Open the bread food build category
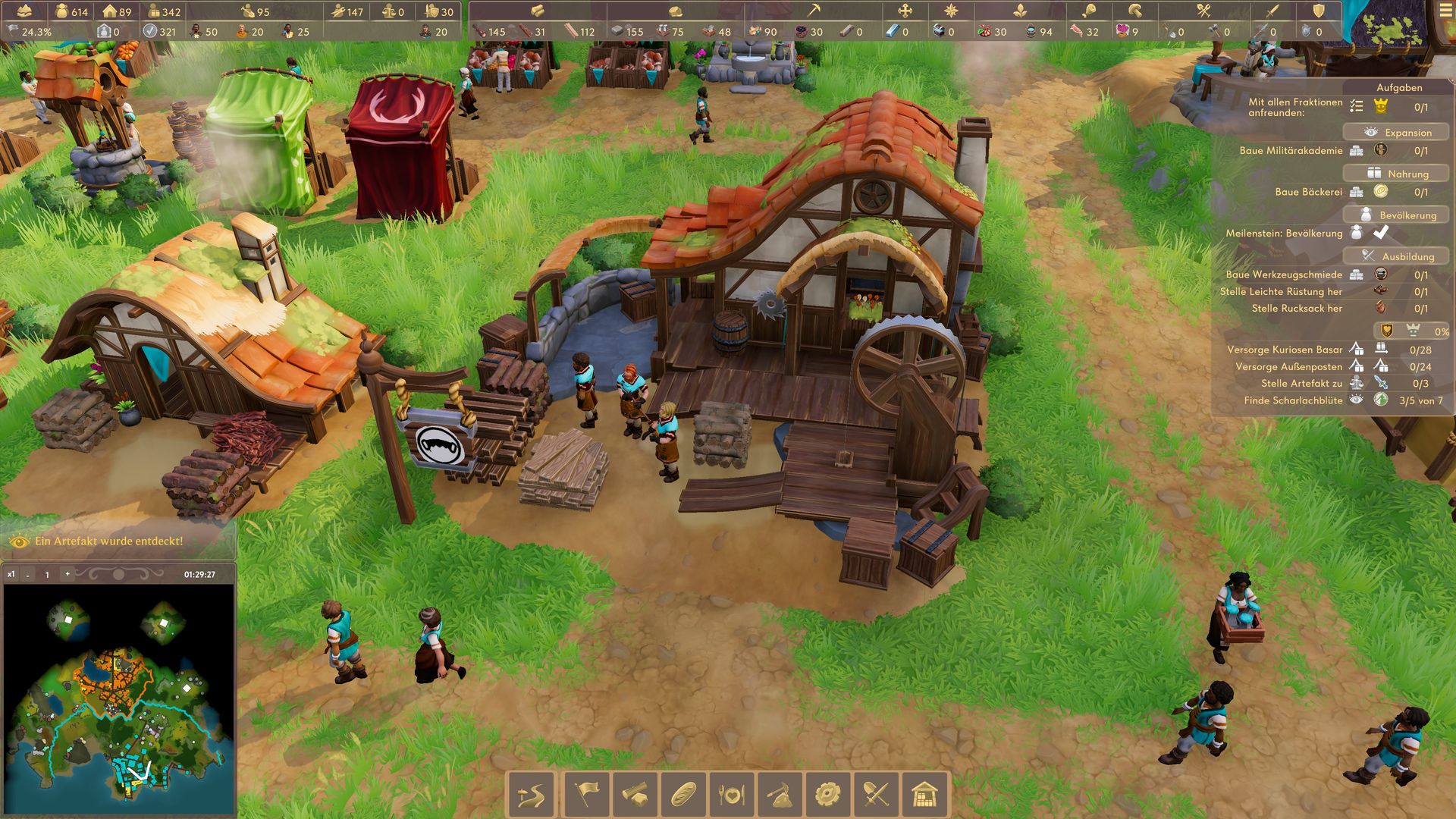Screen dimensions: 1456x819 [683, 795]
